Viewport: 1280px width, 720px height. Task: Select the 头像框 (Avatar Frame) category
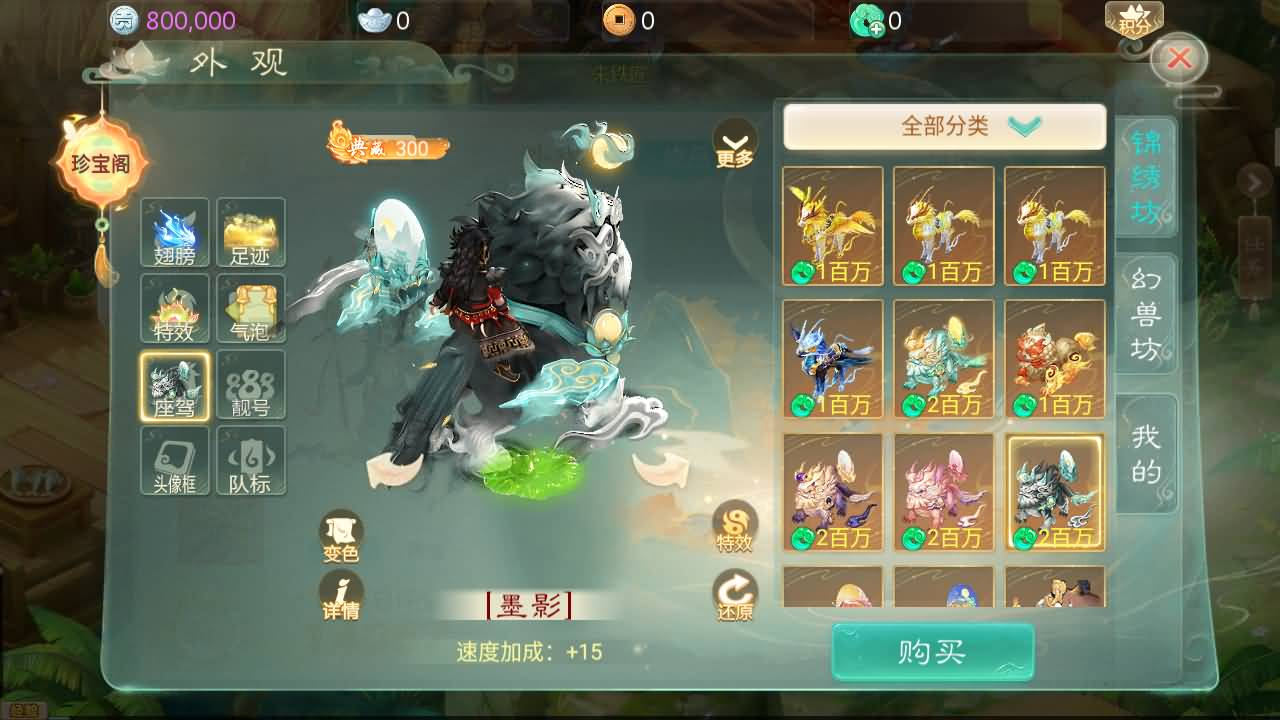[x=174, y=460]
